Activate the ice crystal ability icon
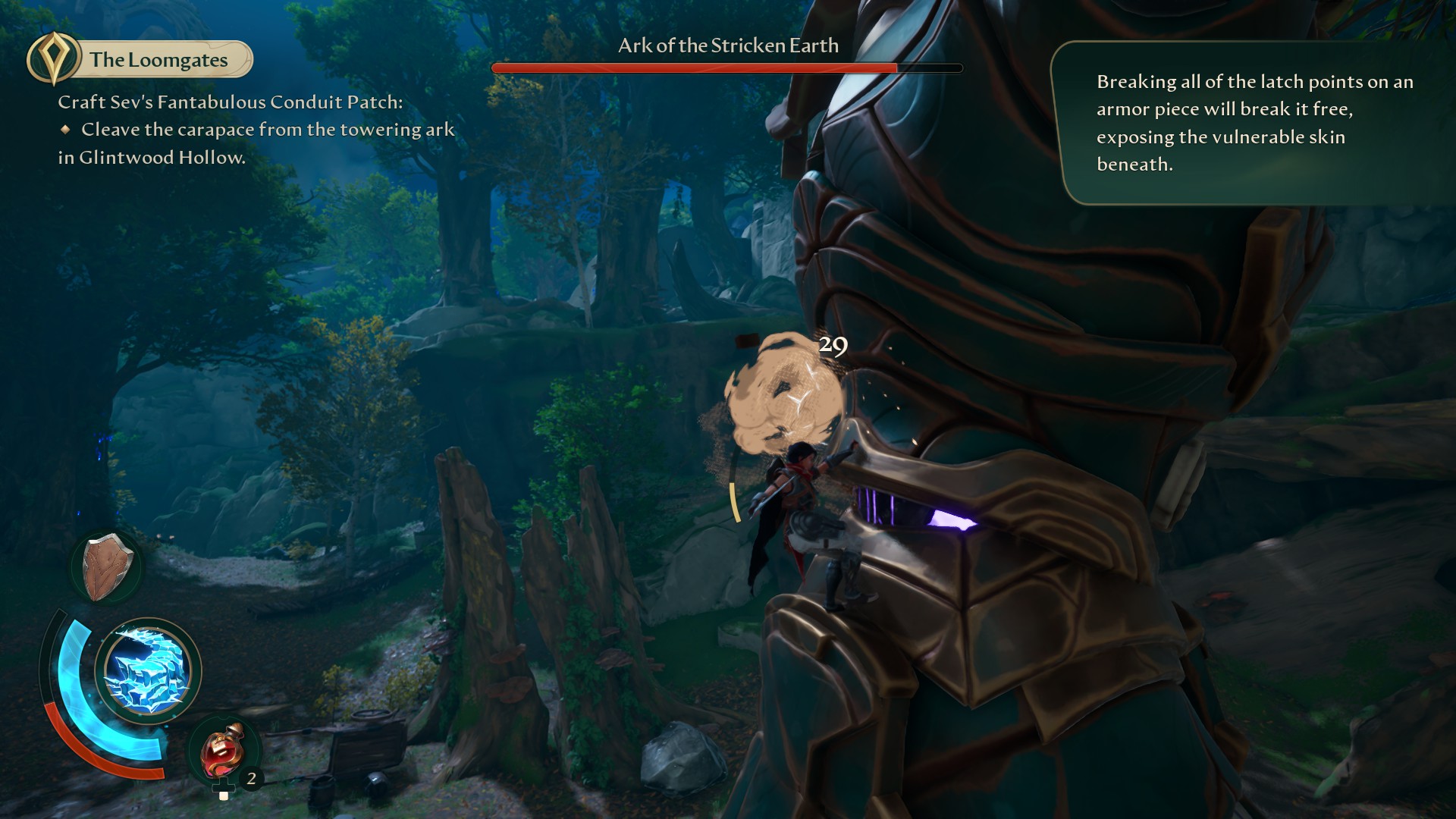The width and height of the screenshot is (1456, 819). 148,670
